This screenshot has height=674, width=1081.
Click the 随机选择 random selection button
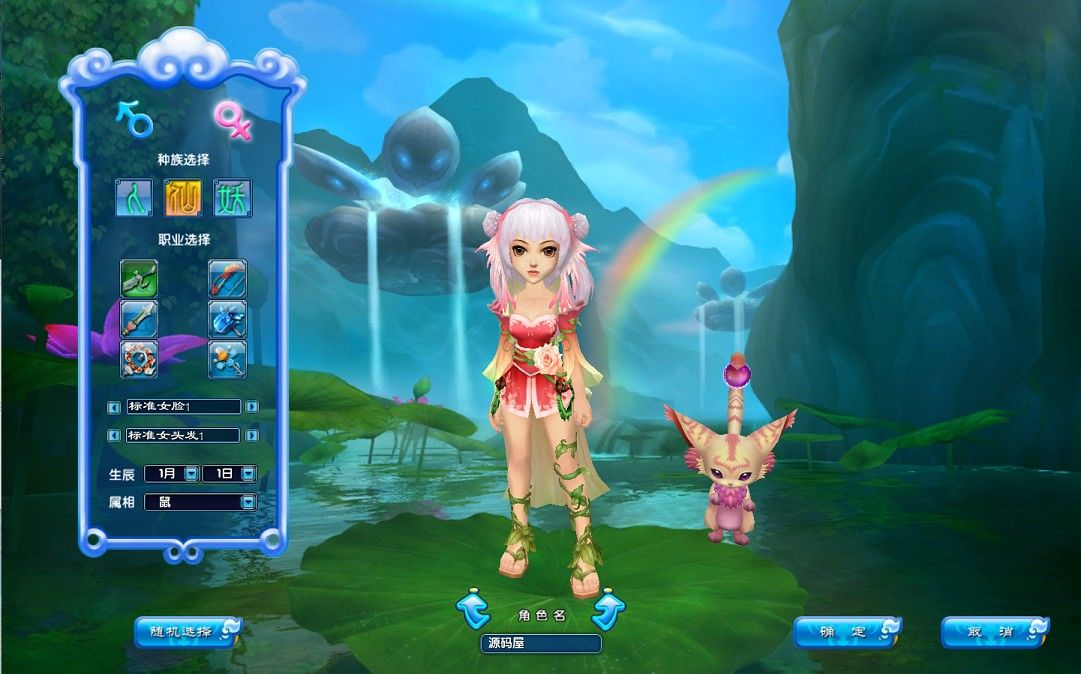pyautogui.click(x=187, y=631)
